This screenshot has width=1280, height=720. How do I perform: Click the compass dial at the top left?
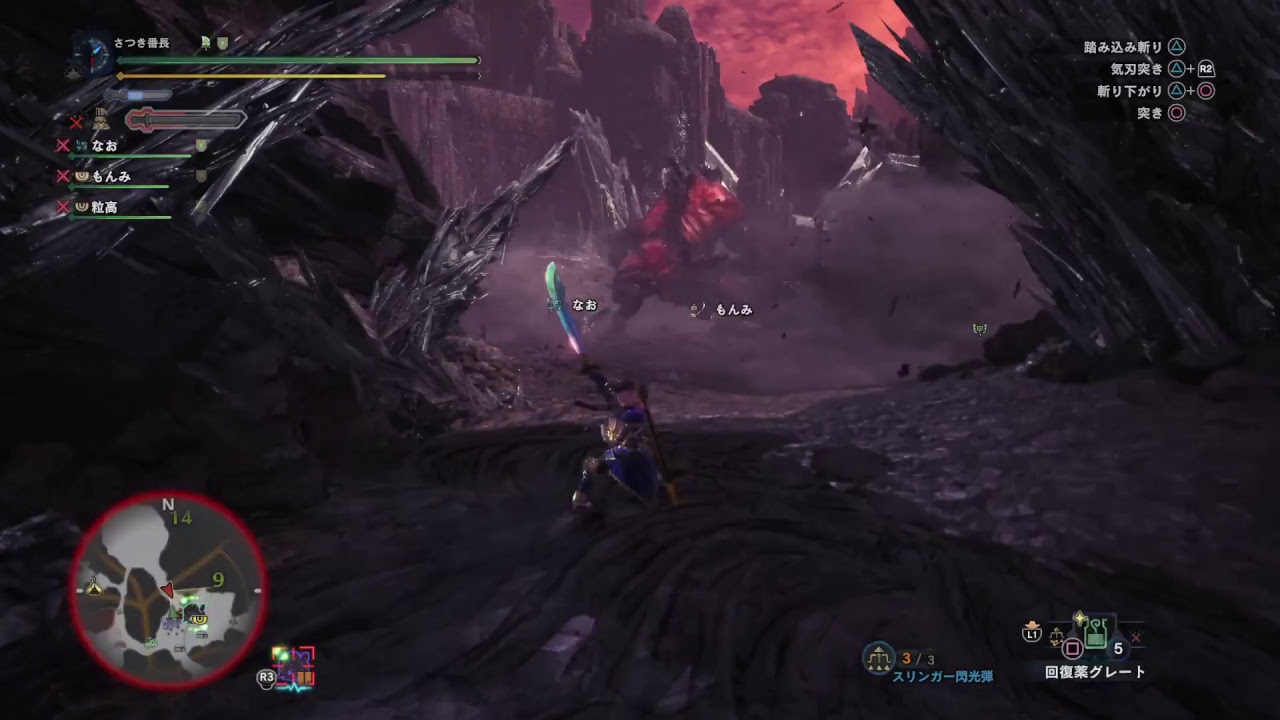tap(91, 56)
